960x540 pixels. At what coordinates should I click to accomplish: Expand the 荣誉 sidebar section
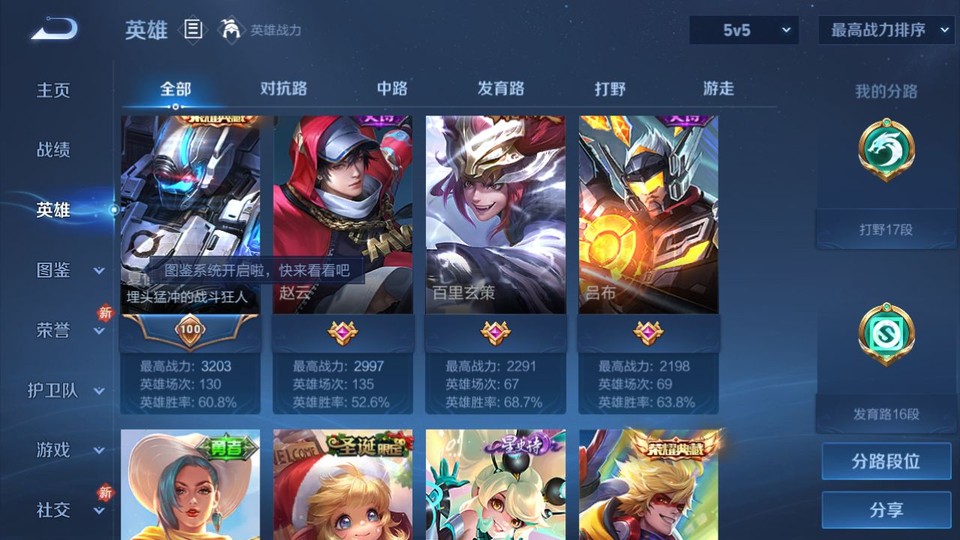pos(68,330)
